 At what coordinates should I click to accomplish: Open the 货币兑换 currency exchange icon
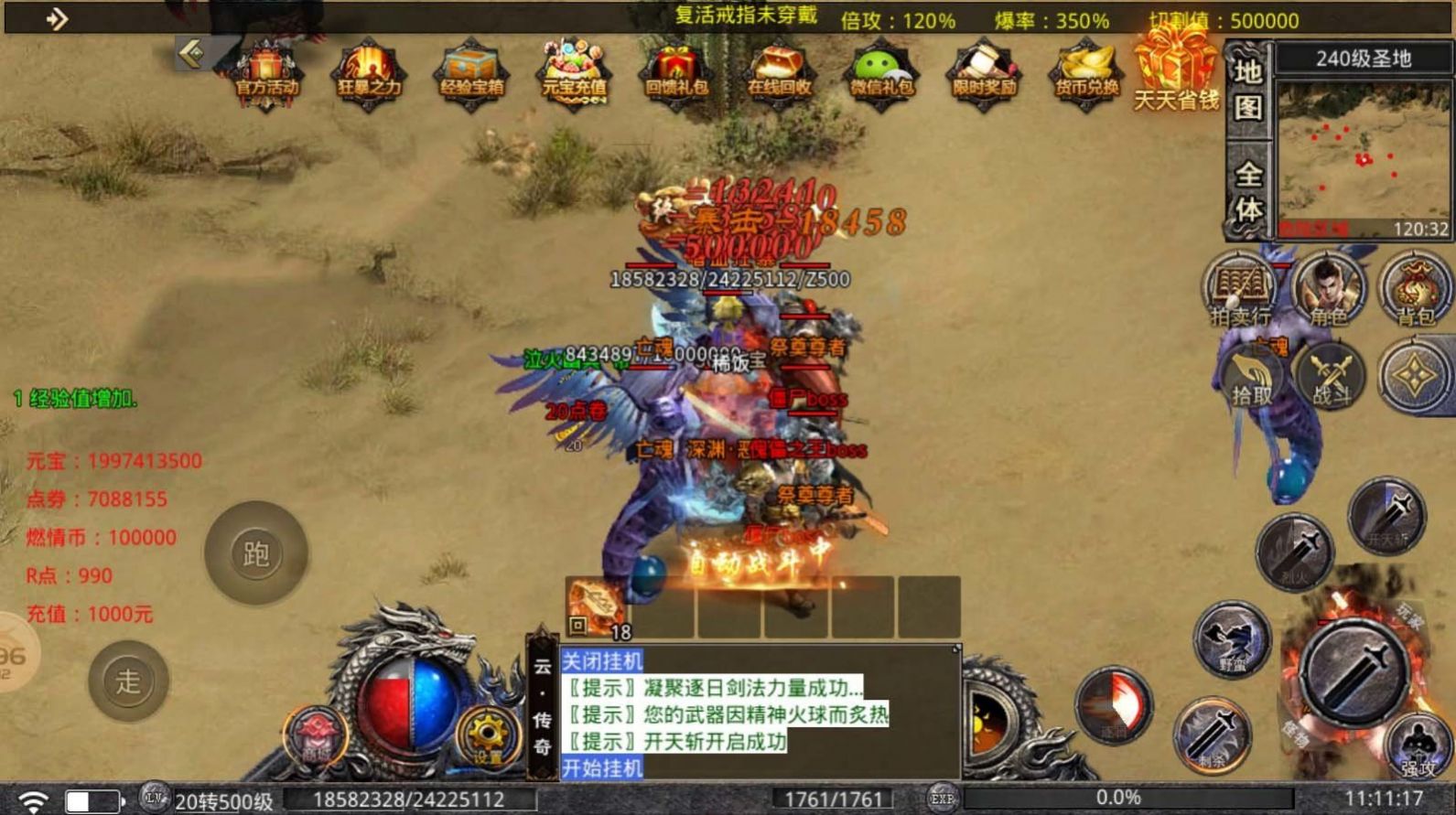pos(1086,71)
